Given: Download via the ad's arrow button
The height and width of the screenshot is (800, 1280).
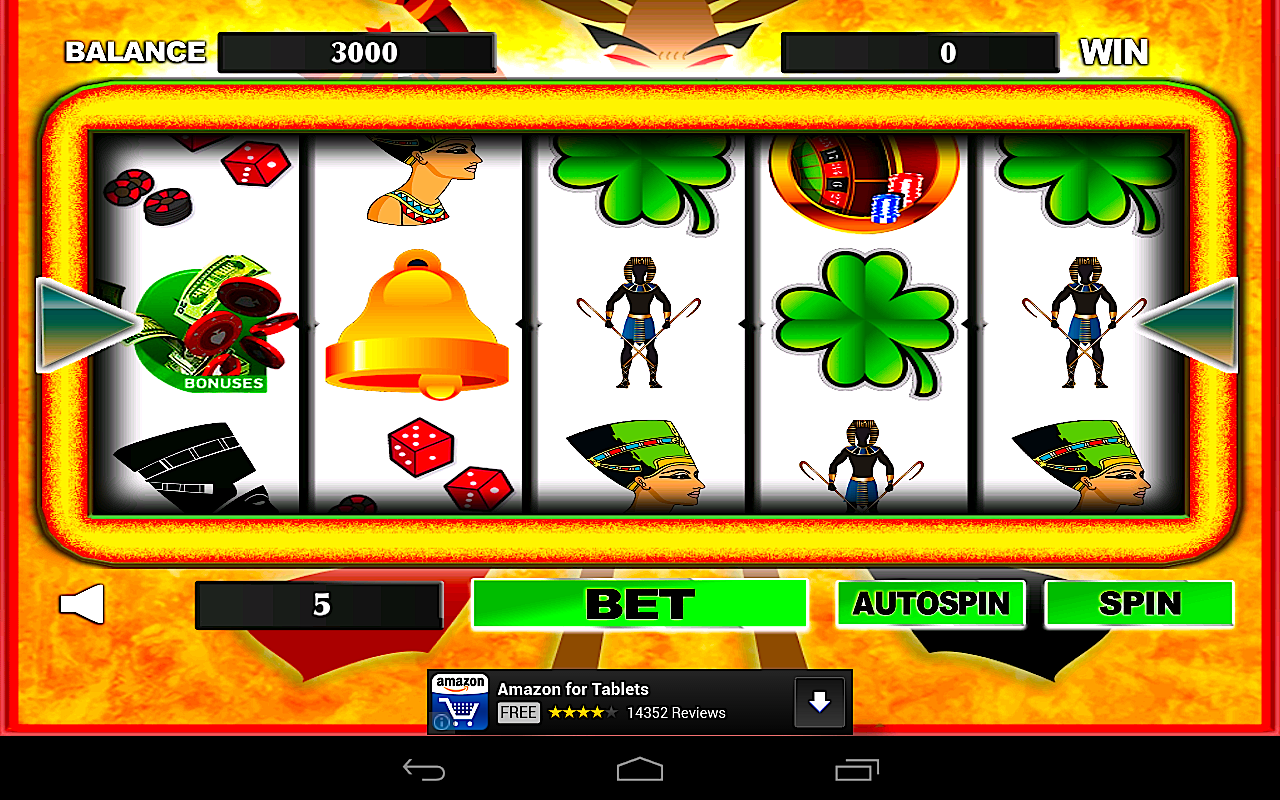Looking at the screenshot, I should (x=819, y=702).
